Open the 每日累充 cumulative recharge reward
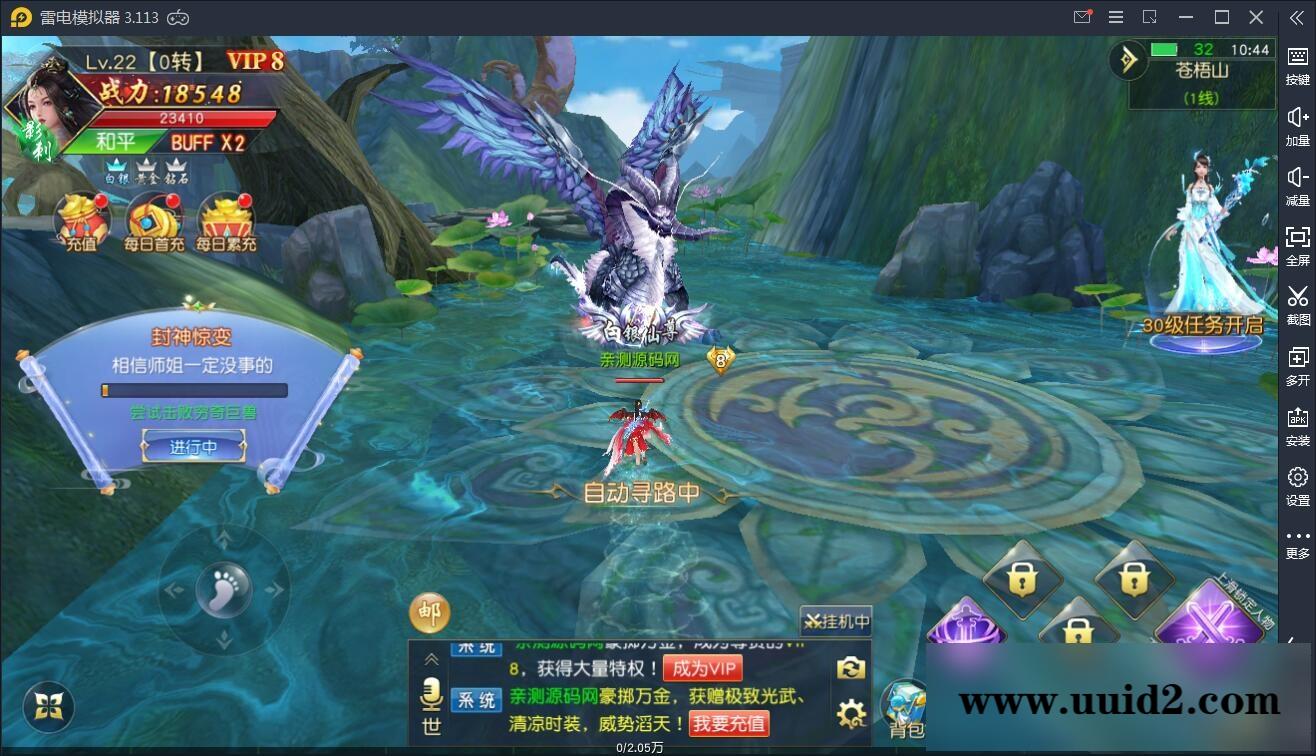This screenshot has height=756, width=1316. pos(226,223)
